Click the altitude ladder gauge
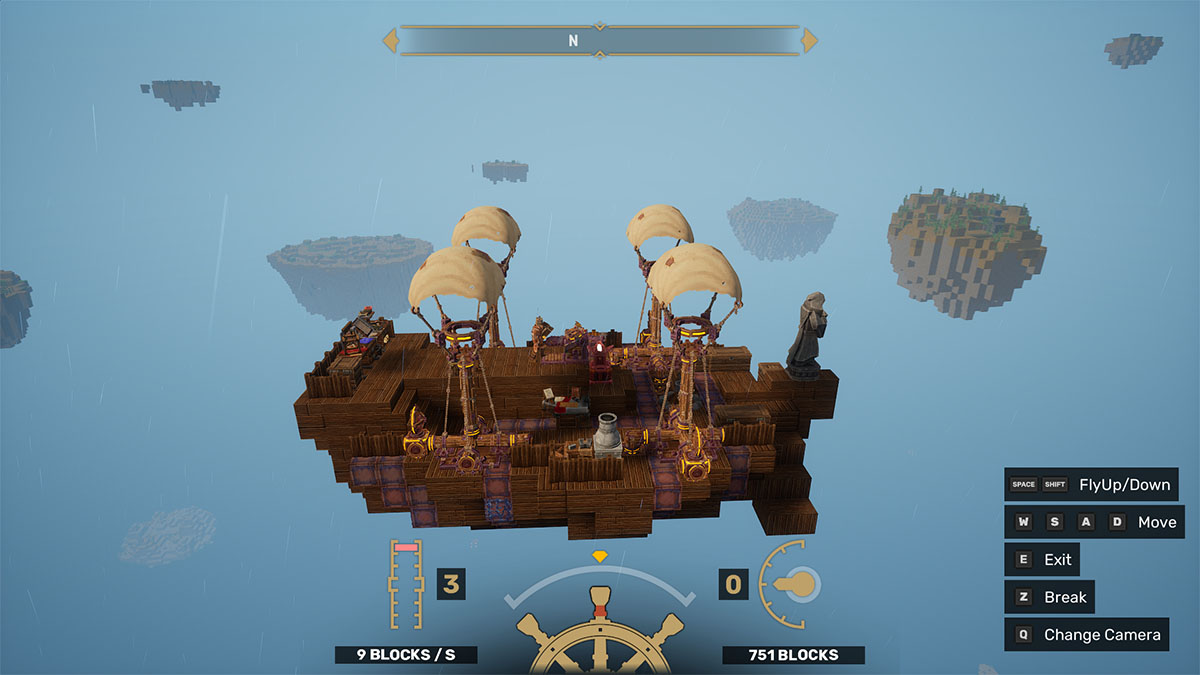This screenshot has width=1200, height=675. [406, 585]
